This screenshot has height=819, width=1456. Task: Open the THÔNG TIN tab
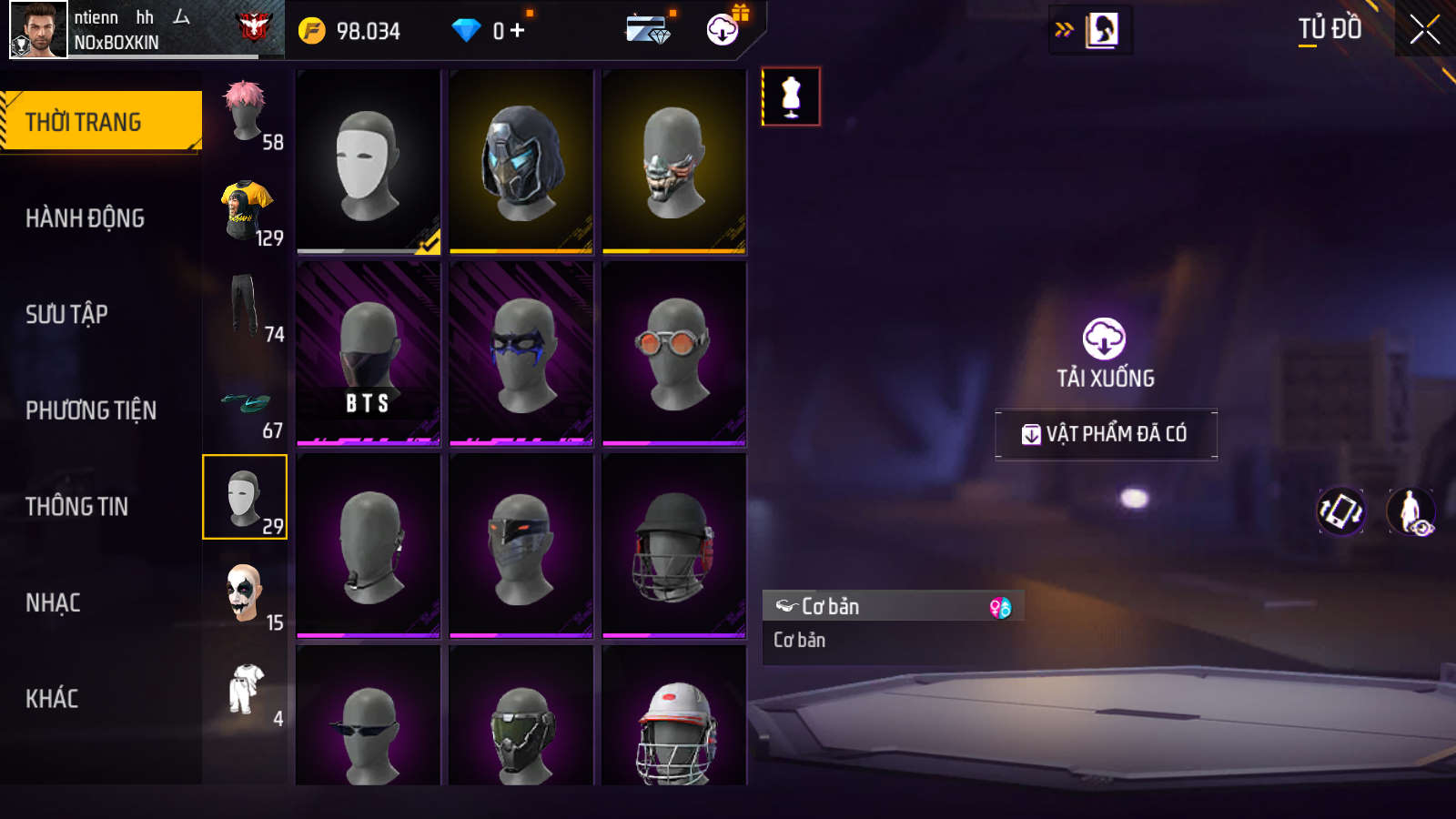tap(76, 506)
